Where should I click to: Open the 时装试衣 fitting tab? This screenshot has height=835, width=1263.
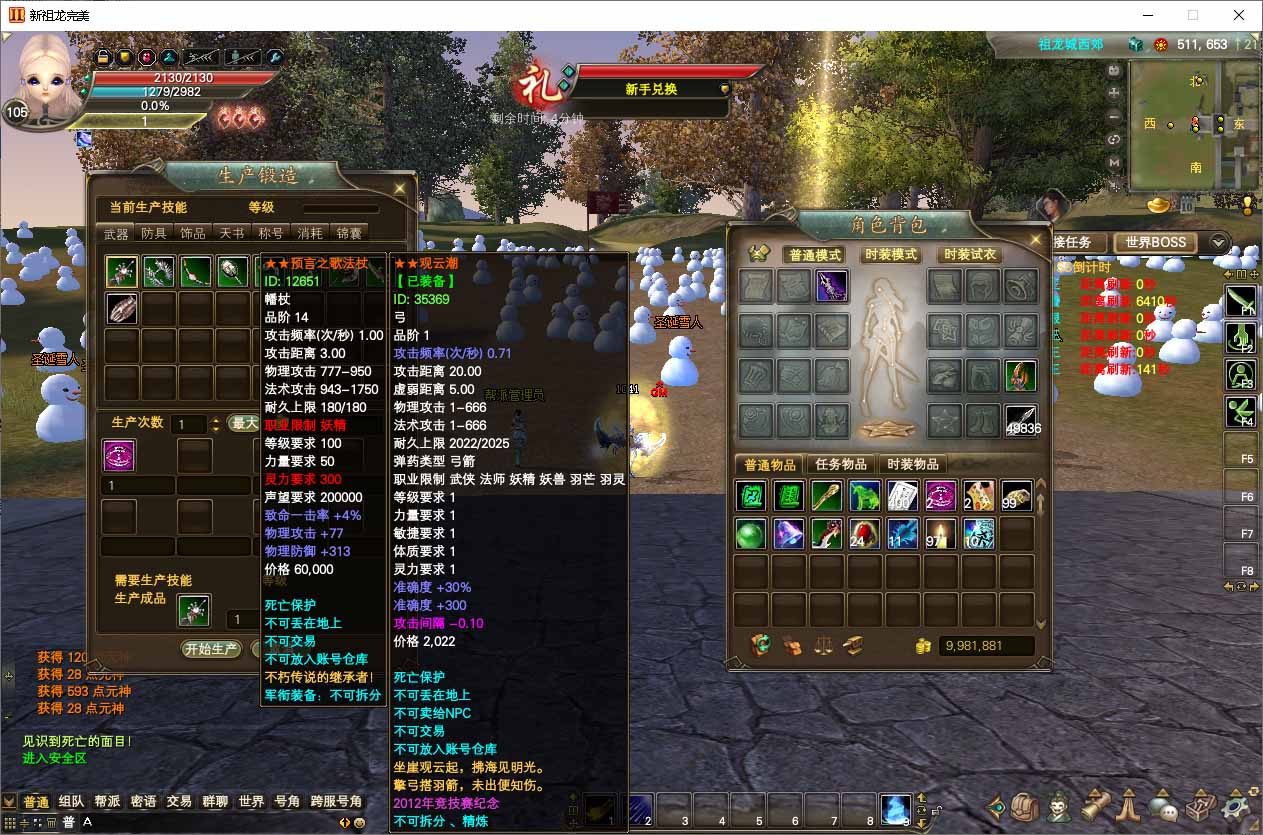click(969, 255)
